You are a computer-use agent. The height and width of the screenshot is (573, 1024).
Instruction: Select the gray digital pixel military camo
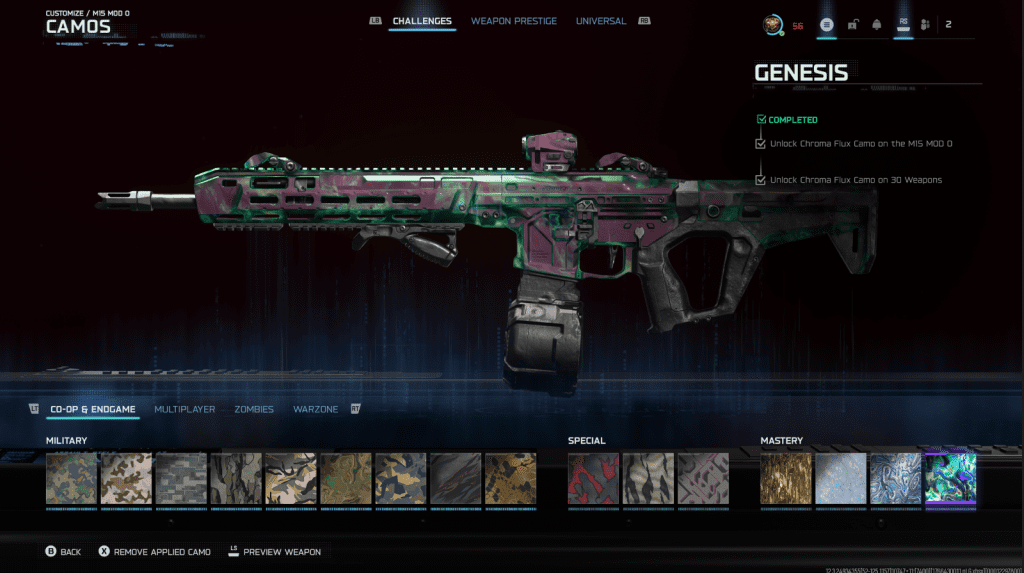181,479
